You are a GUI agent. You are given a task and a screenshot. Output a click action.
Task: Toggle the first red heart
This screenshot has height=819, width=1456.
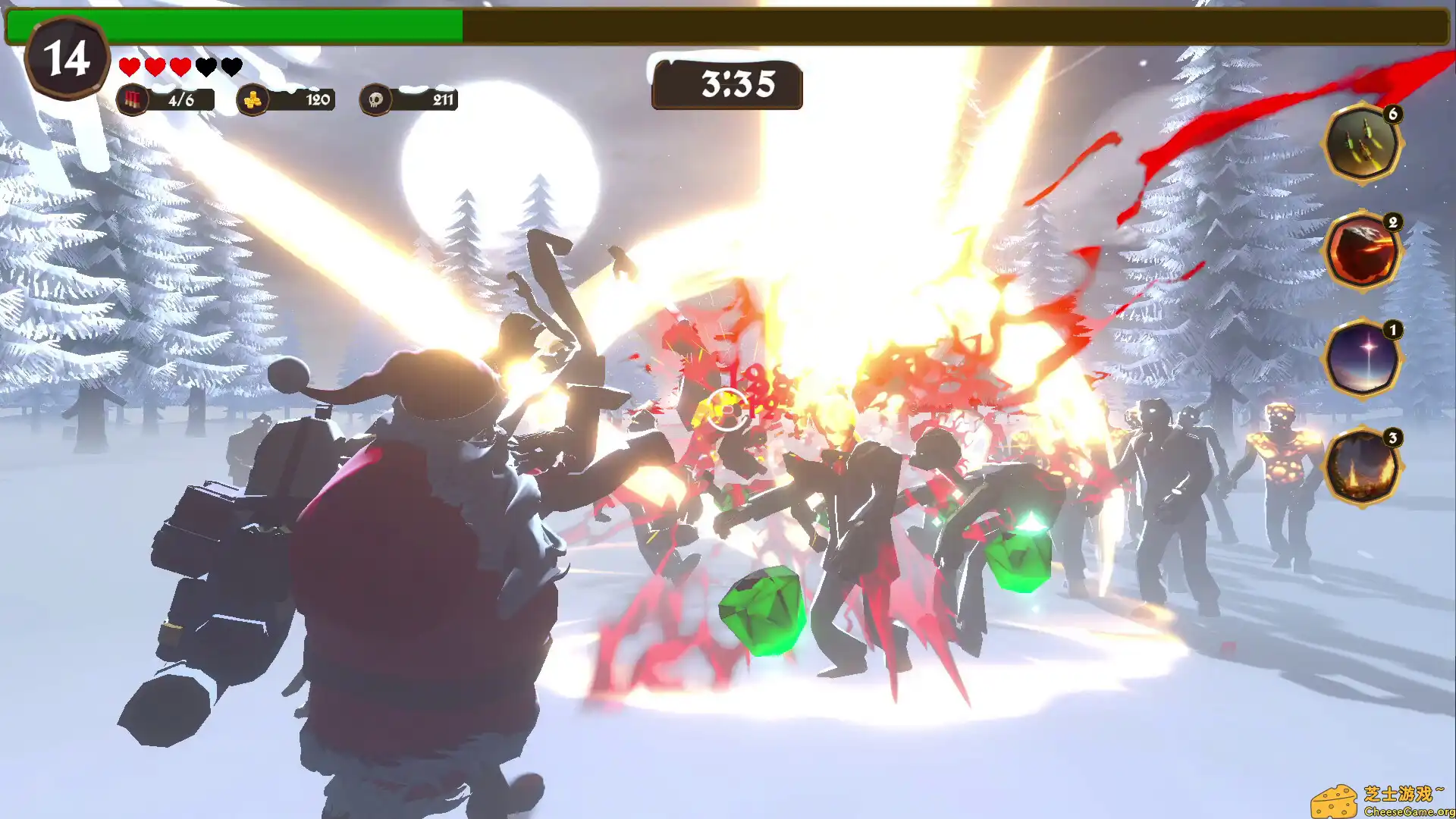tap(128, 67)
